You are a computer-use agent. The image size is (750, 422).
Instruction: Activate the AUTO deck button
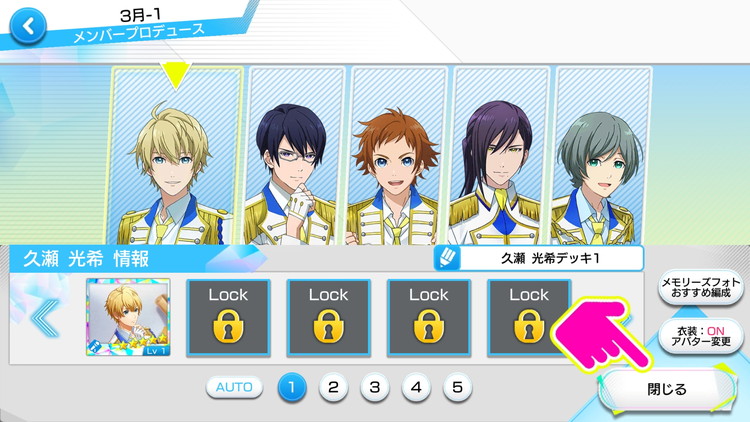[x=235, y=387]
